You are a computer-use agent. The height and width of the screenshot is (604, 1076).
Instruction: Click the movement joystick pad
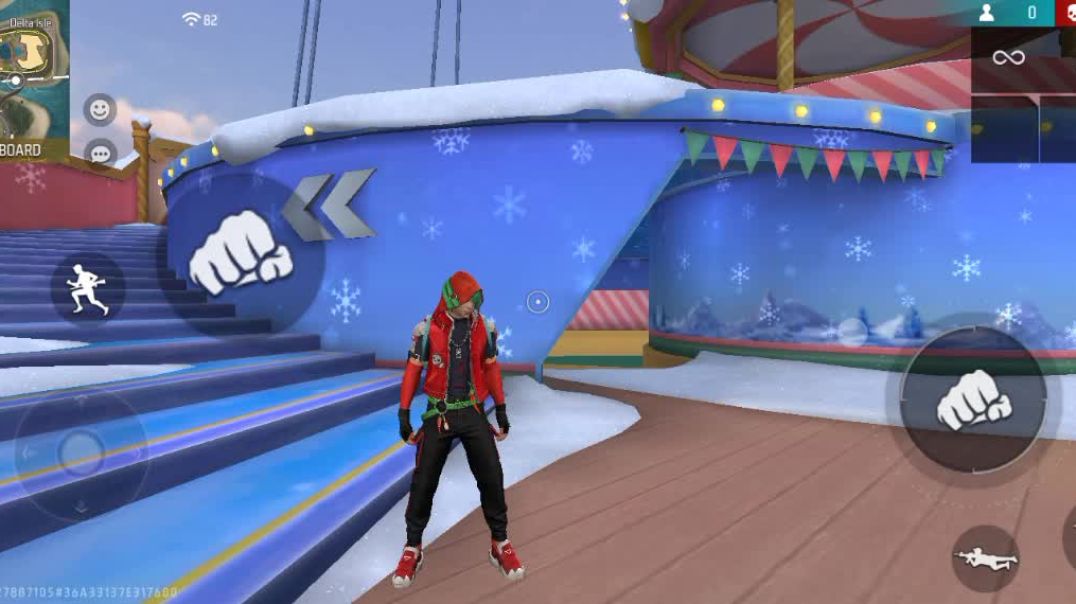coord(80,454)
